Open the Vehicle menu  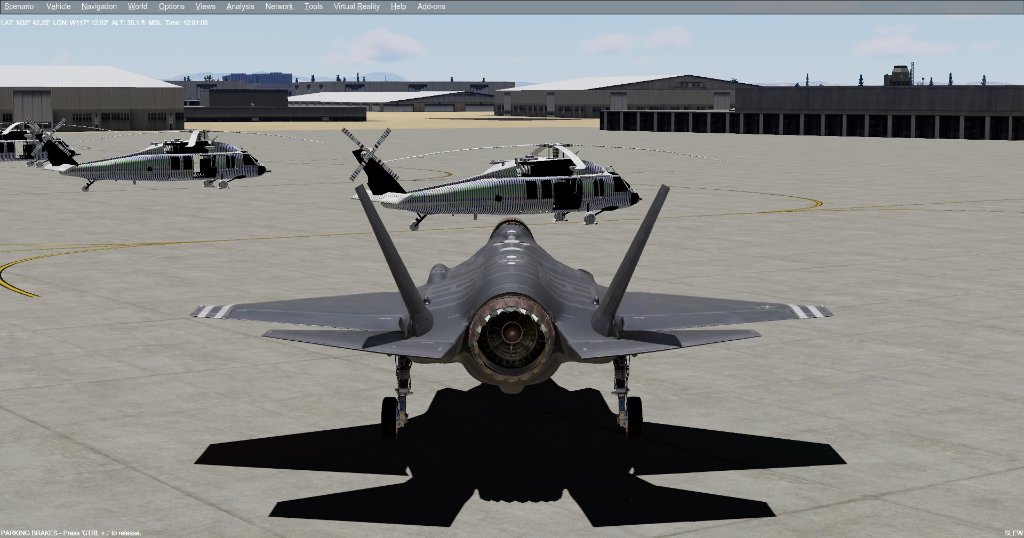[59, 6]
